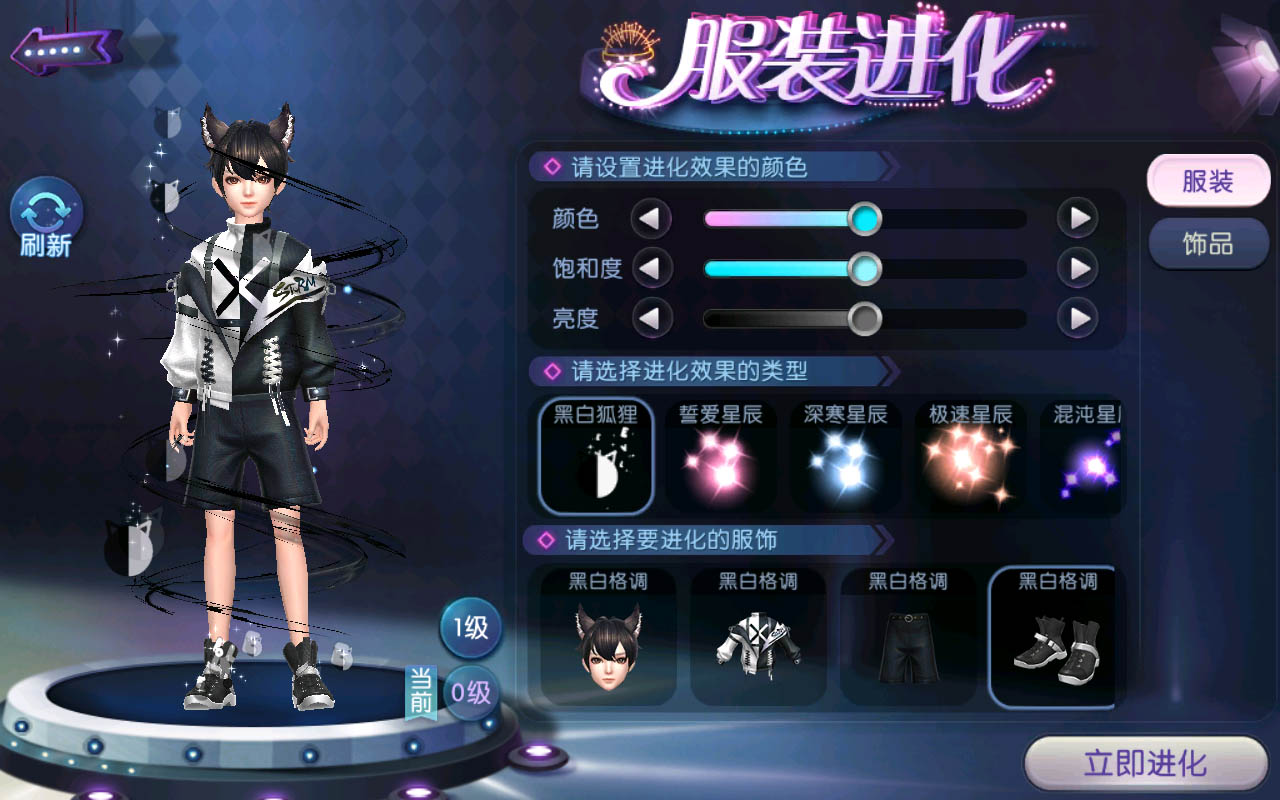Open the 饰品 accessories tab
The height and width of the screenshot is (800, 1280).
pyautogui.click(x=1208, y=244)
